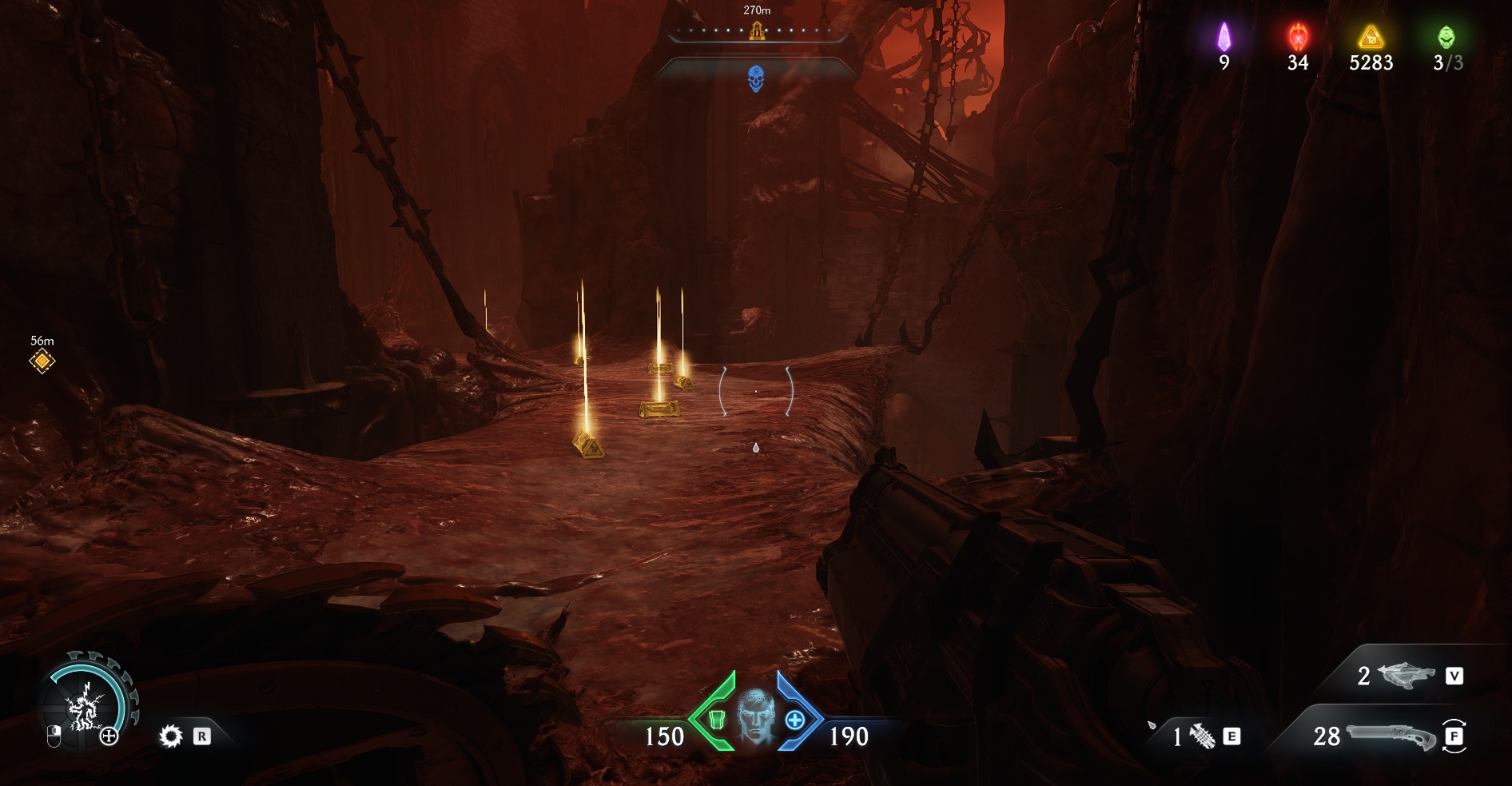Choose the spiked stake weapon slot
The image size is (1512, 786).
tap(1201, 736)
